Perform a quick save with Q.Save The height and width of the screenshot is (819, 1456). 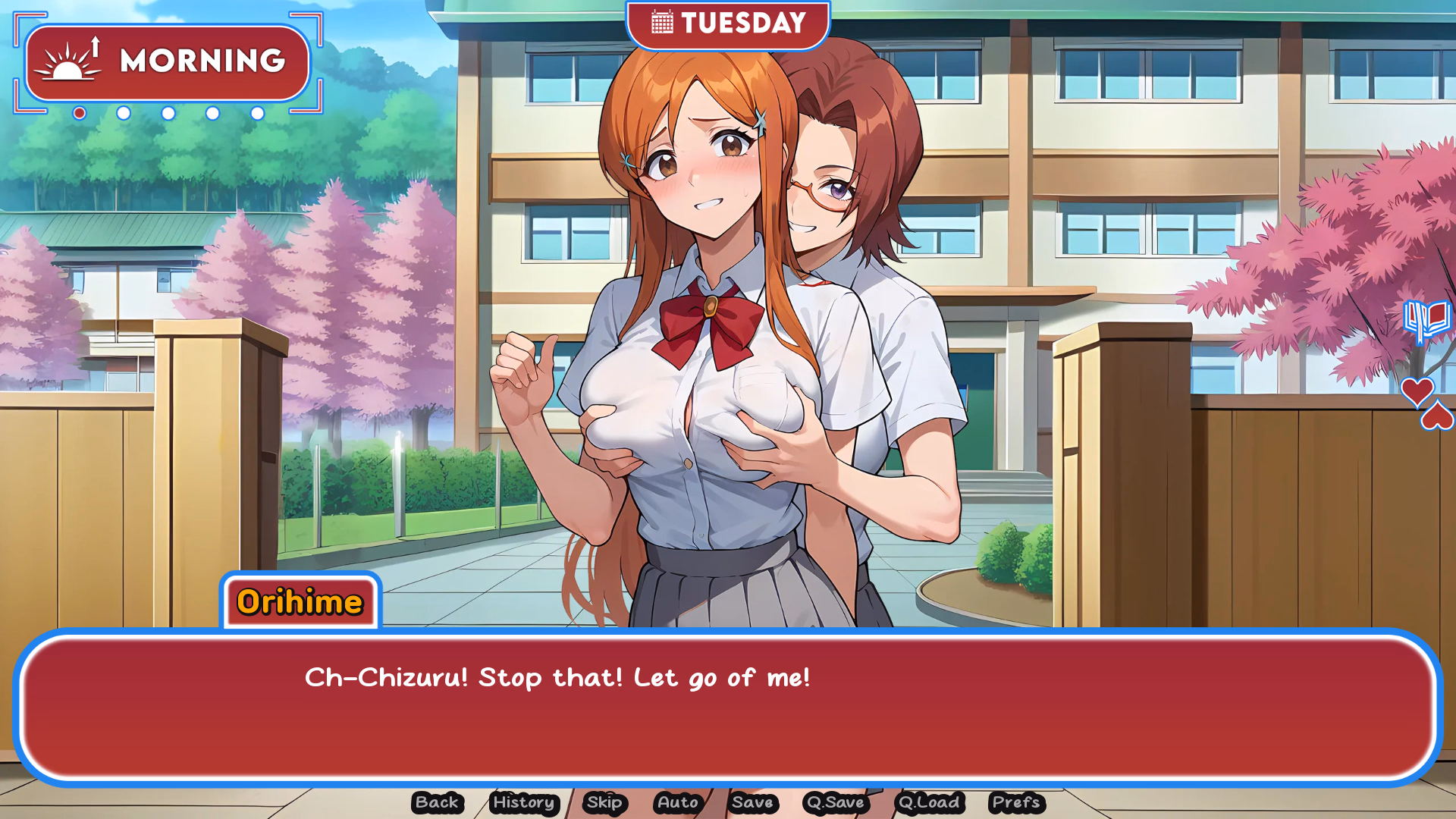tap(836, 803)
